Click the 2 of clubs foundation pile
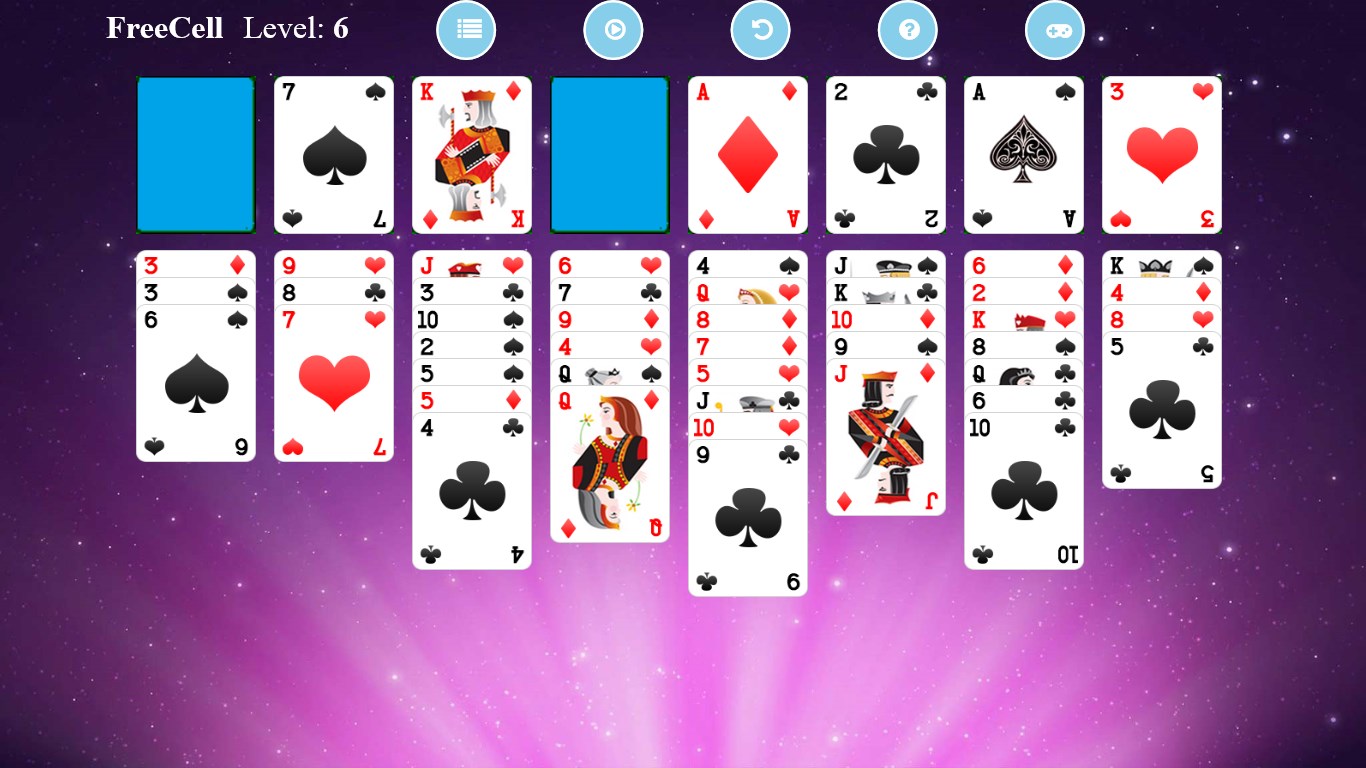The width and height of the screenshot is (1366, 768). click(885, 155)
